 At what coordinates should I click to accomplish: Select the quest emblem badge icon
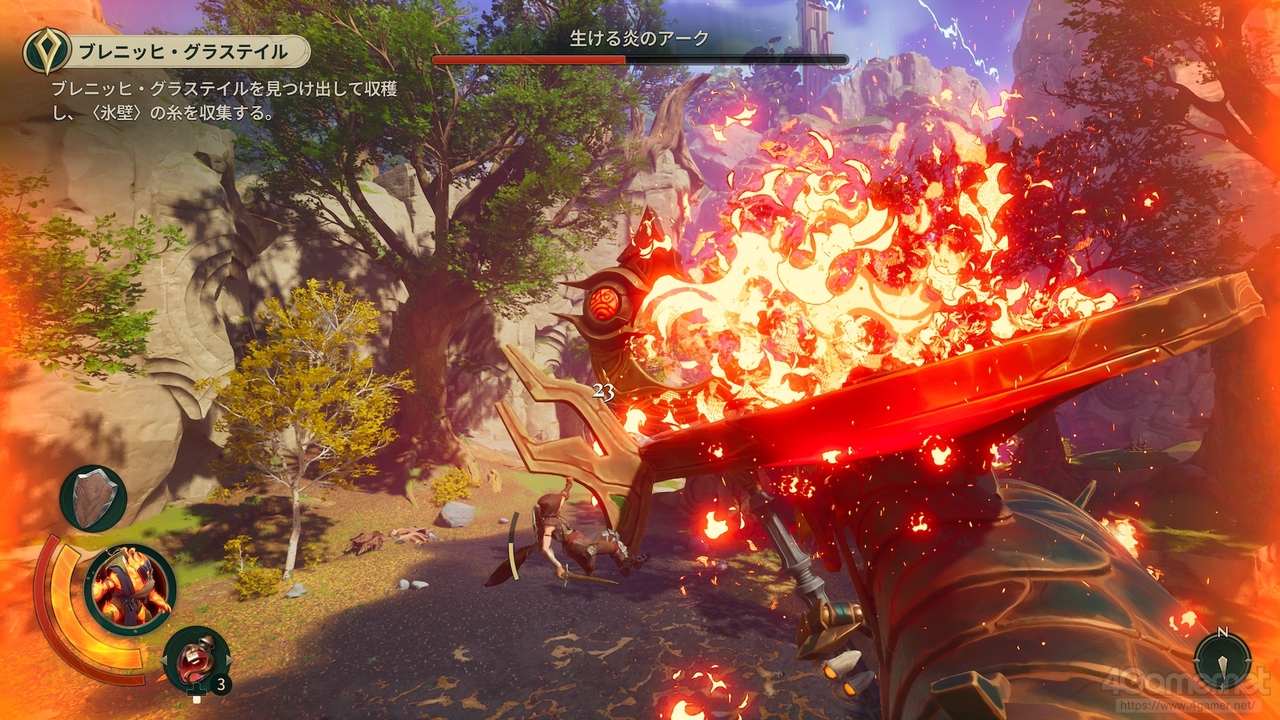click(x=47, y=50)
